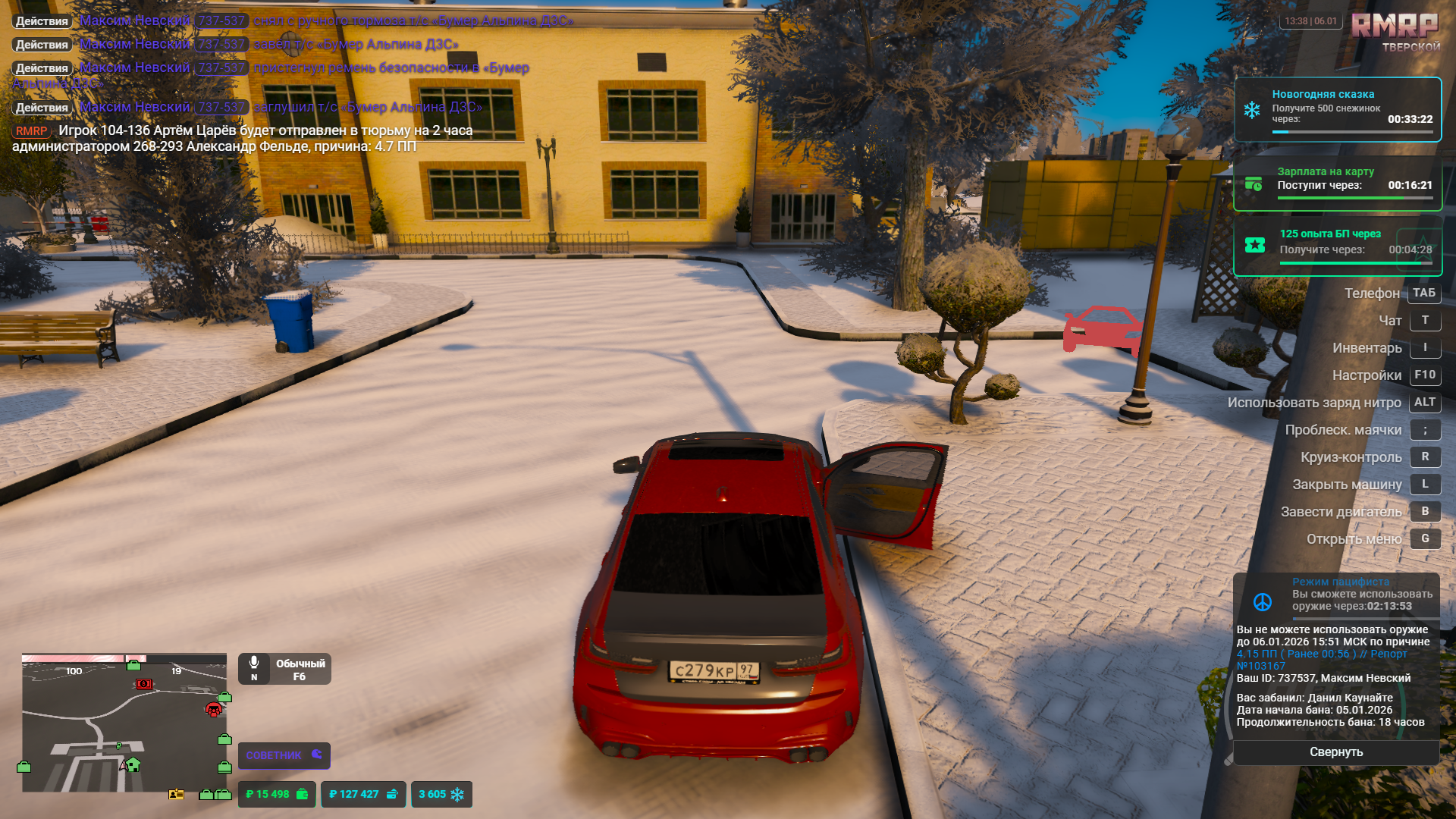The image size is (1456, 819).
Task: Select the Режим пацифиста pacifist mode notice
Action: [x=1338, y=595]
